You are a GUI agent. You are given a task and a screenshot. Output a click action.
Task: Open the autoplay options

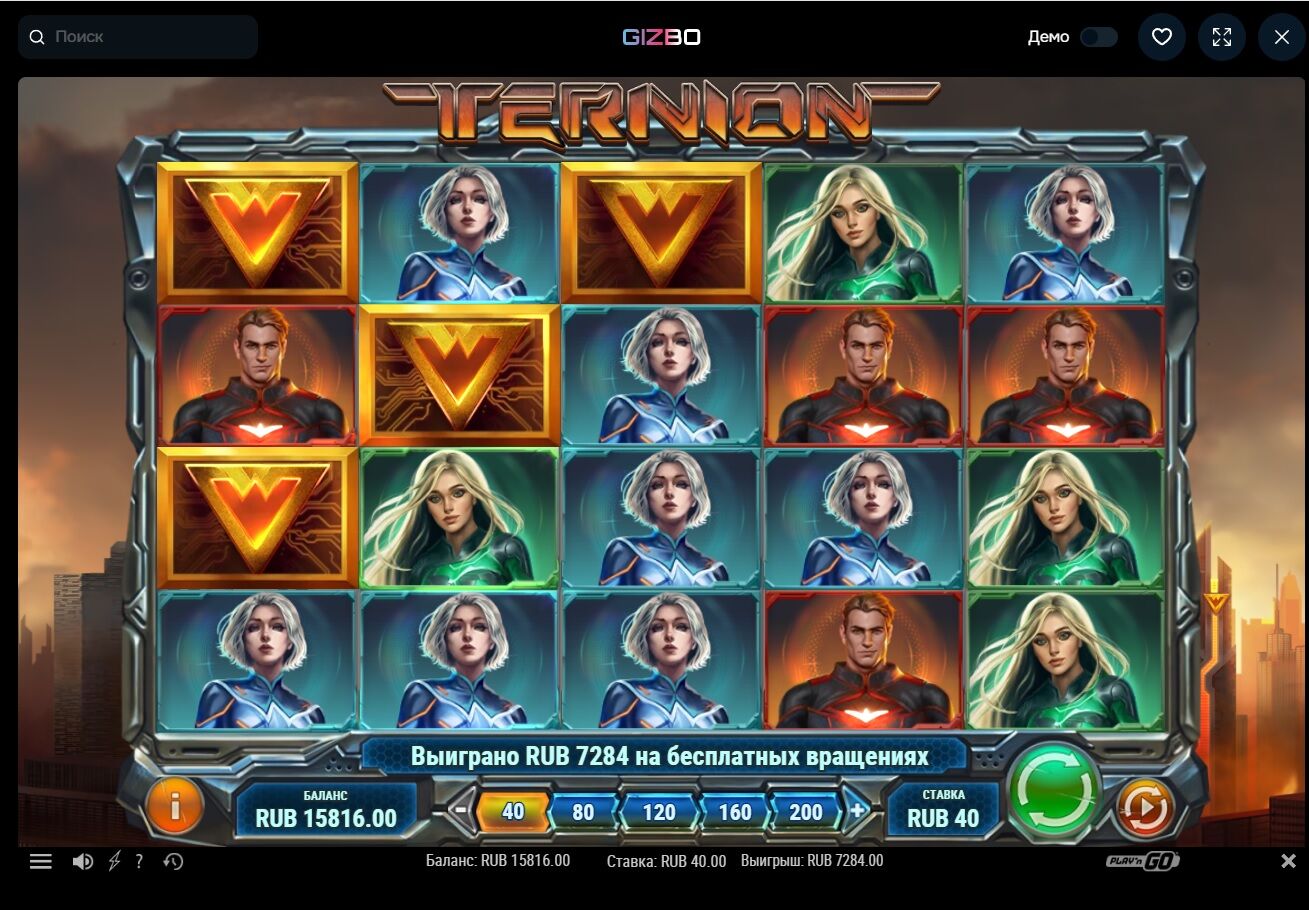1146,806
